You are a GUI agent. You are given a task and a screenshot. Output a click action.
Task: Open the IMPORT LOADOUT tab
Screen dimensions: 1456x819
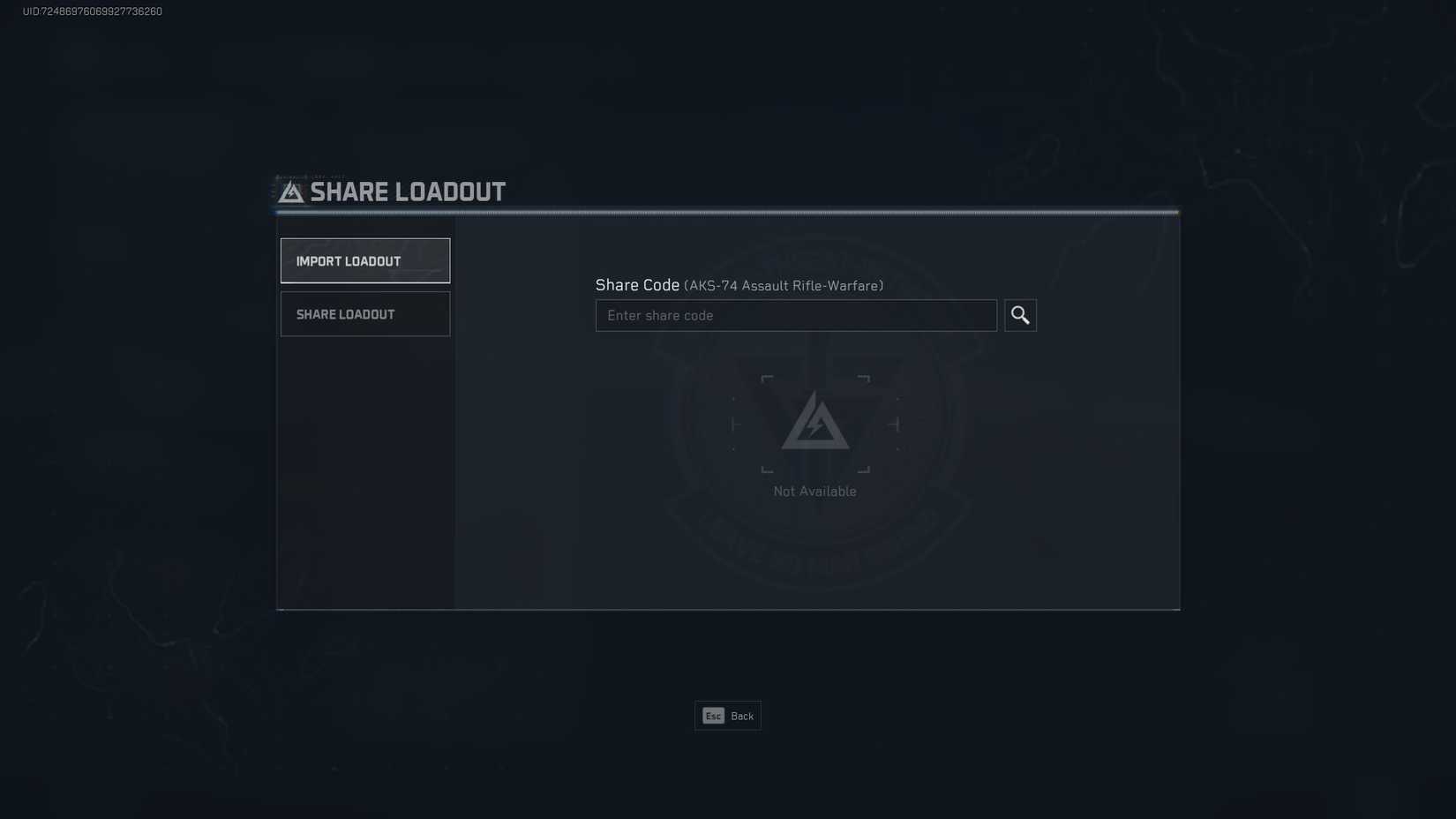(364, 259)
